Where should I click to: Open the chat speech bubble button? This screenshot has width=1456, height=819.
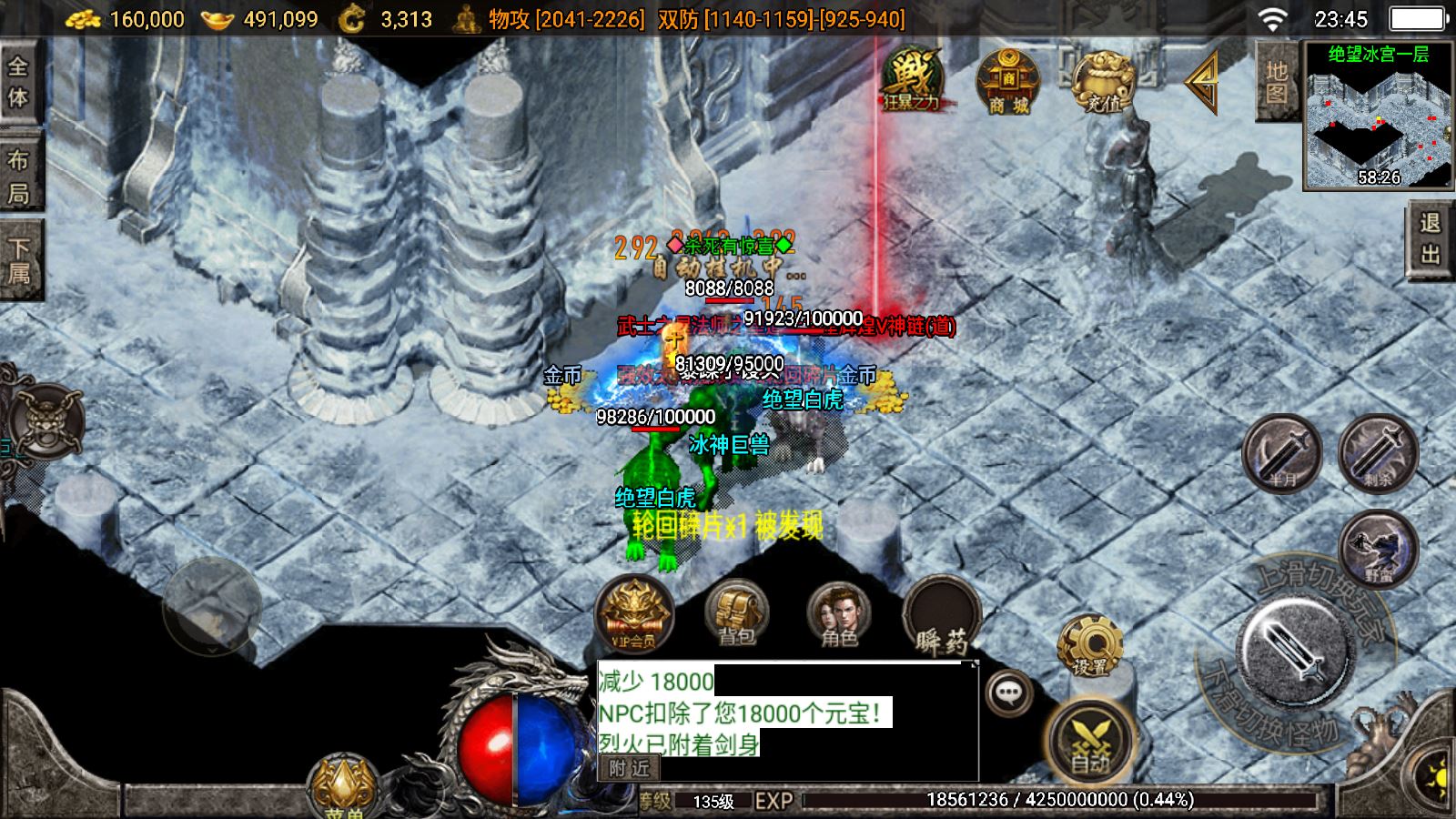1008,694
